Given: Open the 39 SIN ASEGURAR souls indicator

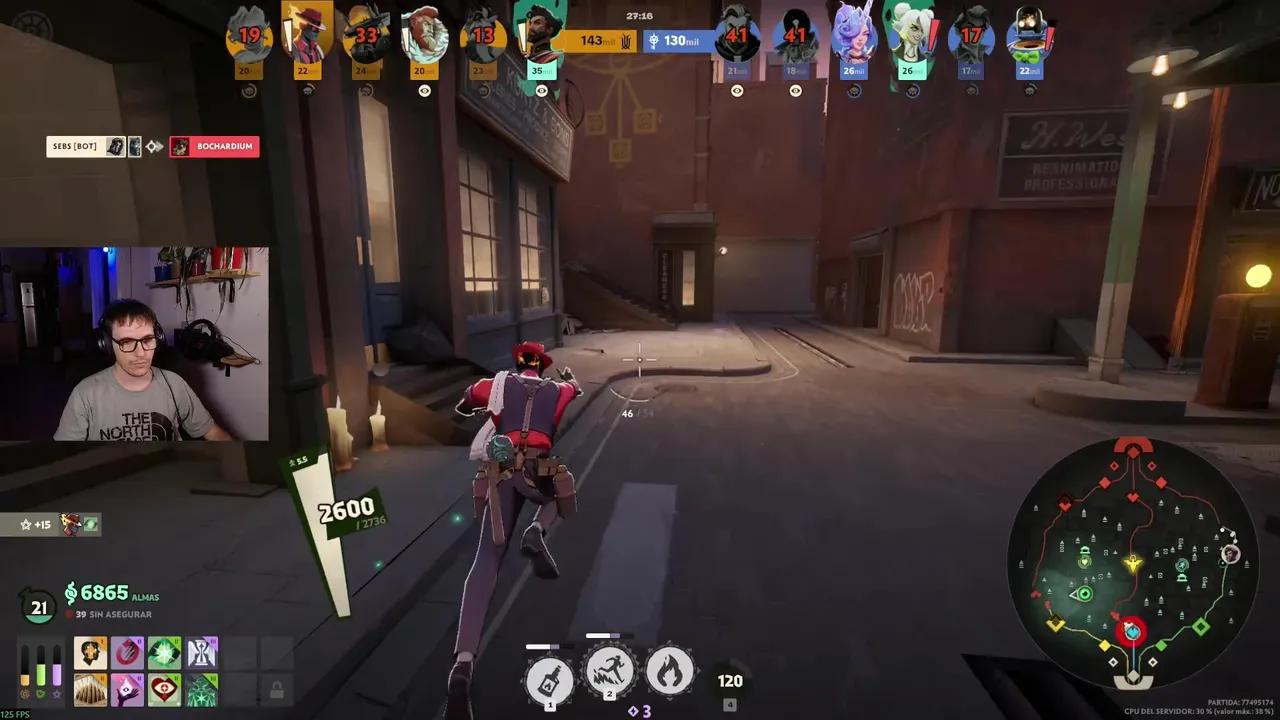Looking at the screenshot, I should [x=112, y=614].
